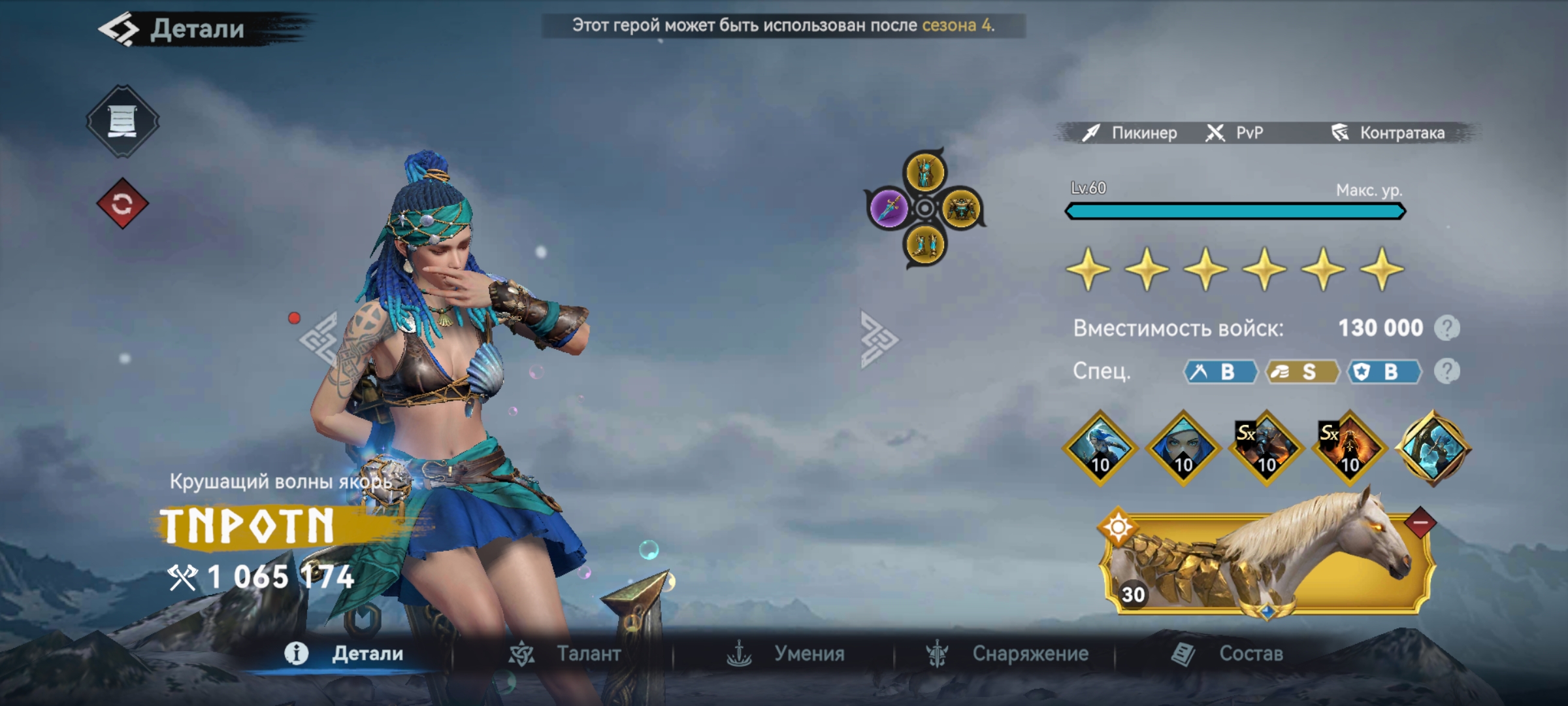View the first level 10 skill
The width and height of the screenshot is (1568, 706).
point(1100,448)
